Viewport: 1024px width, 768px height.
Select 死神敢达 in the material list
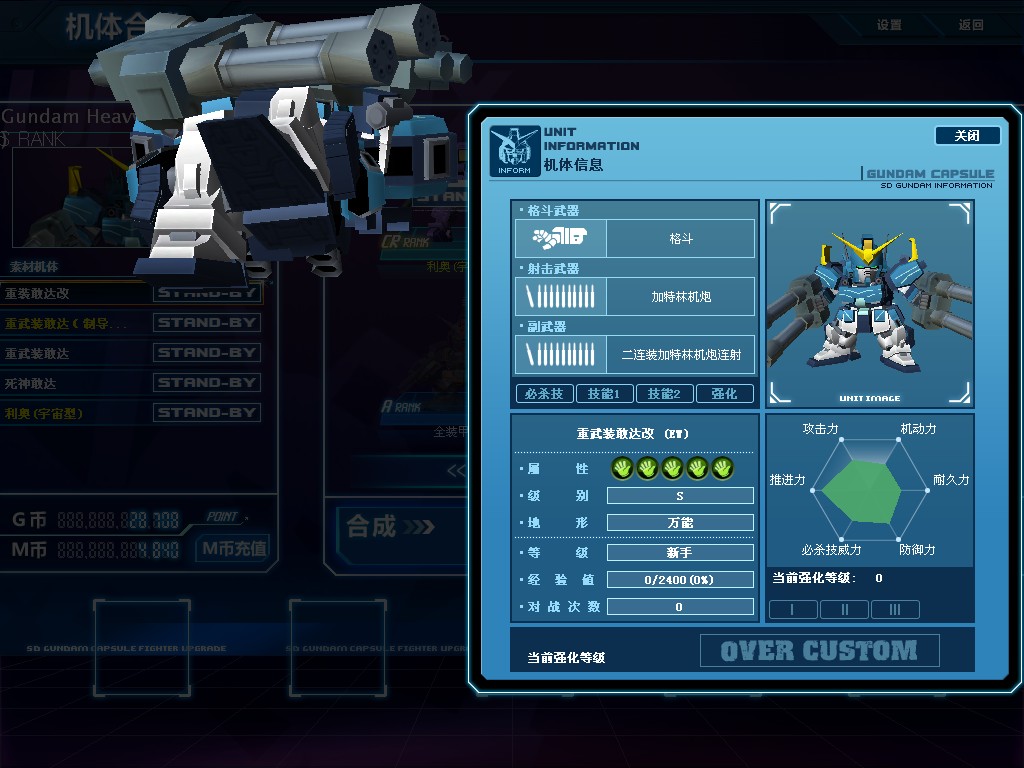point(130,383)
